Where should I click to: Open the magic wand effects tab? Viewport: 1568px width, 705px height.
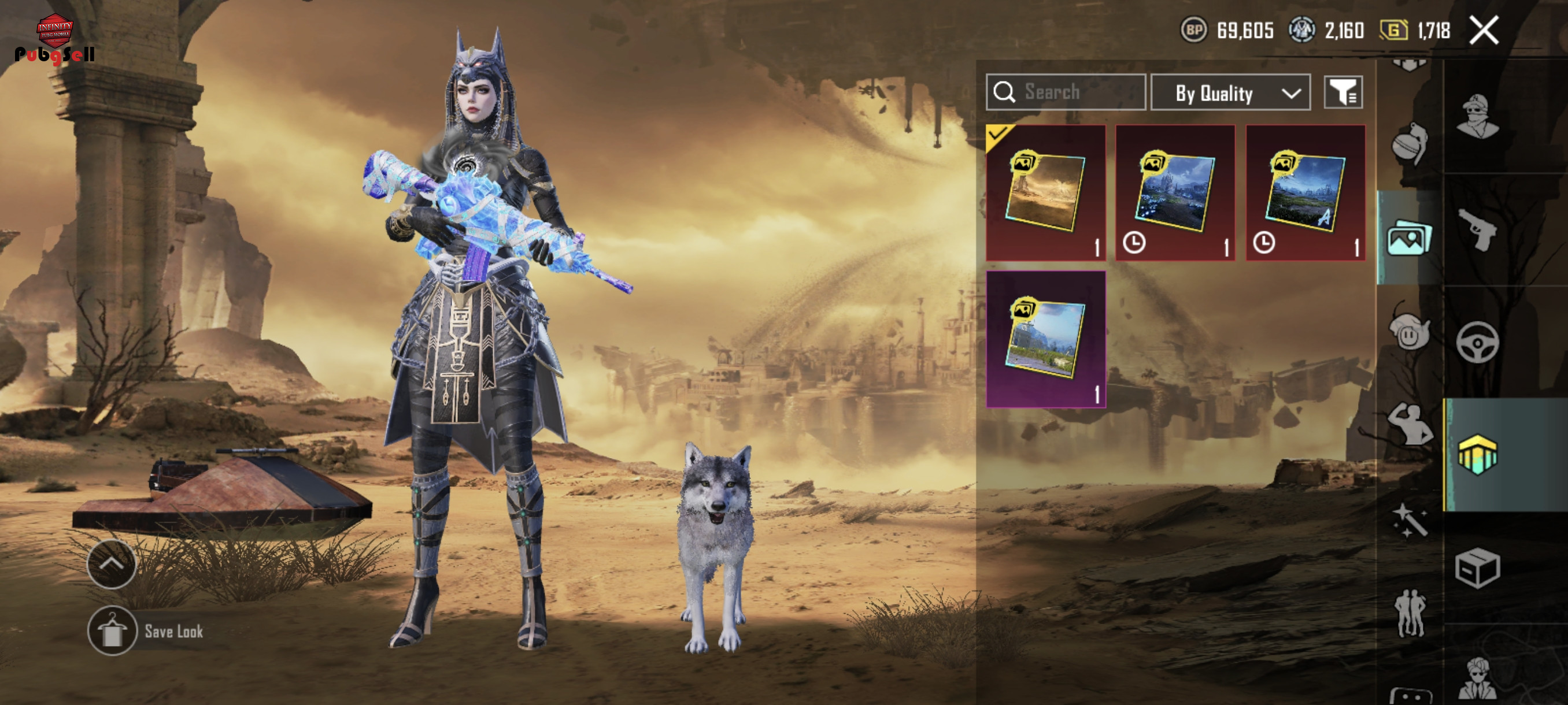pyautogui.click(x=1410, y=520)
